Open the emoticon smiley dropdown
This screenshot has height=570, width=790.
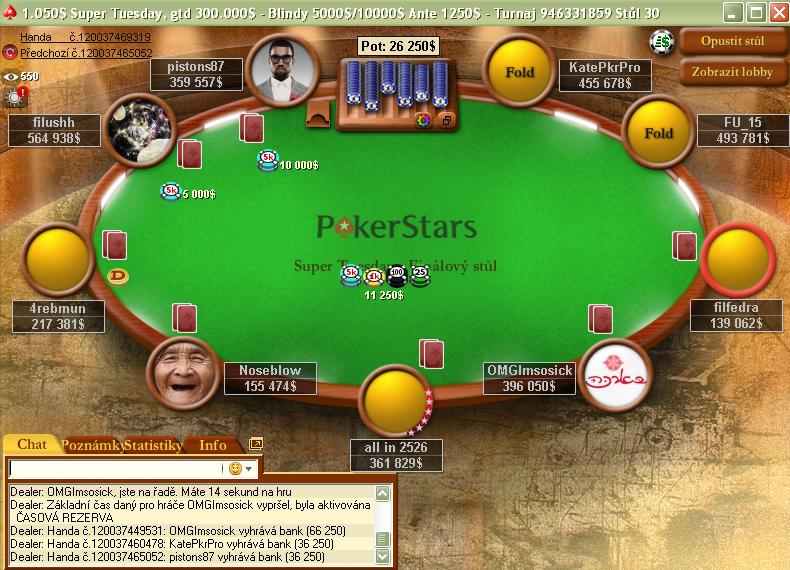241,468
